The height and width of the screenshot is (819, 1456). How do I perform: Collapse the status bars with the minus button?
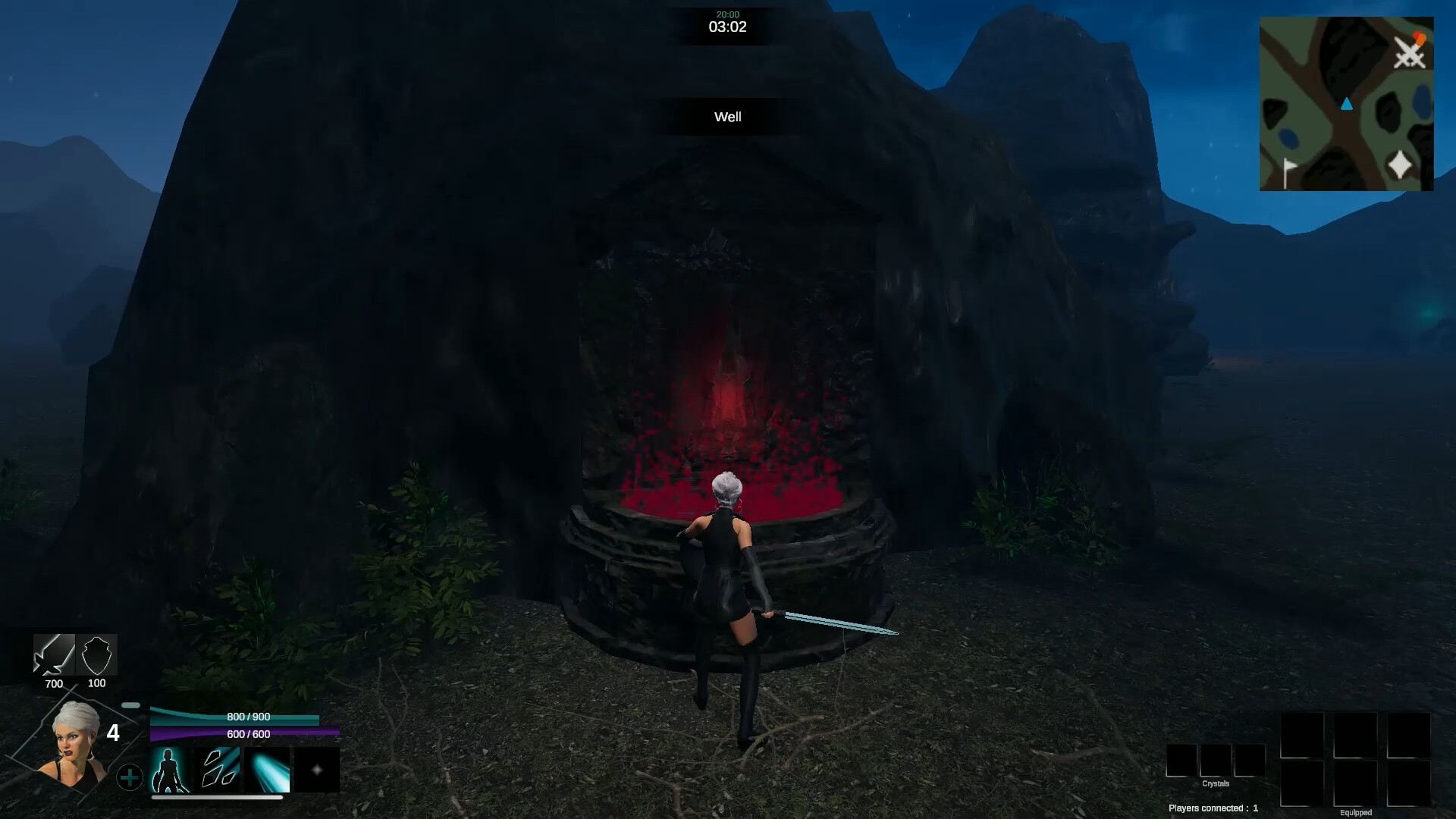point(130,705)
